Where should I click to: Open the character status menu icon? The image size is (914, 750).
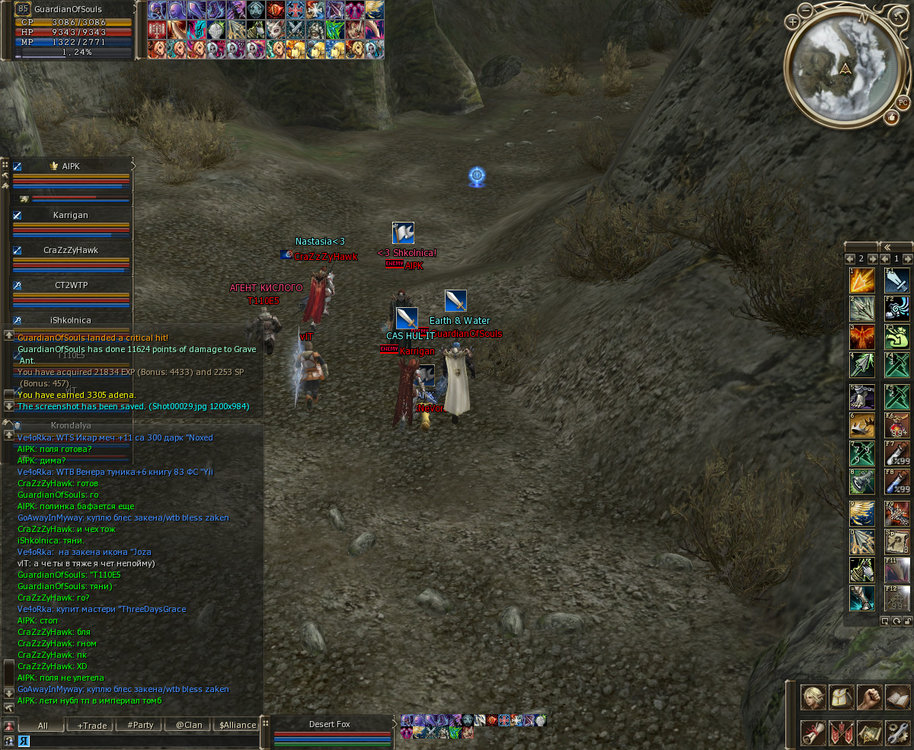tap(812, 698)
